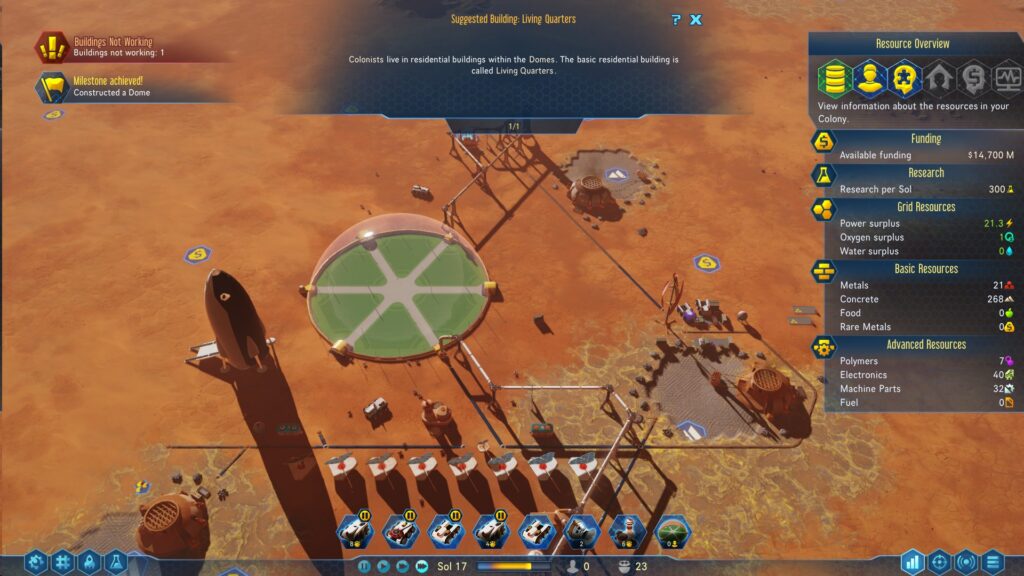This screenshot has width=1024, height=576.
Task: Open the main menu list button
Action: pos(993,562)
